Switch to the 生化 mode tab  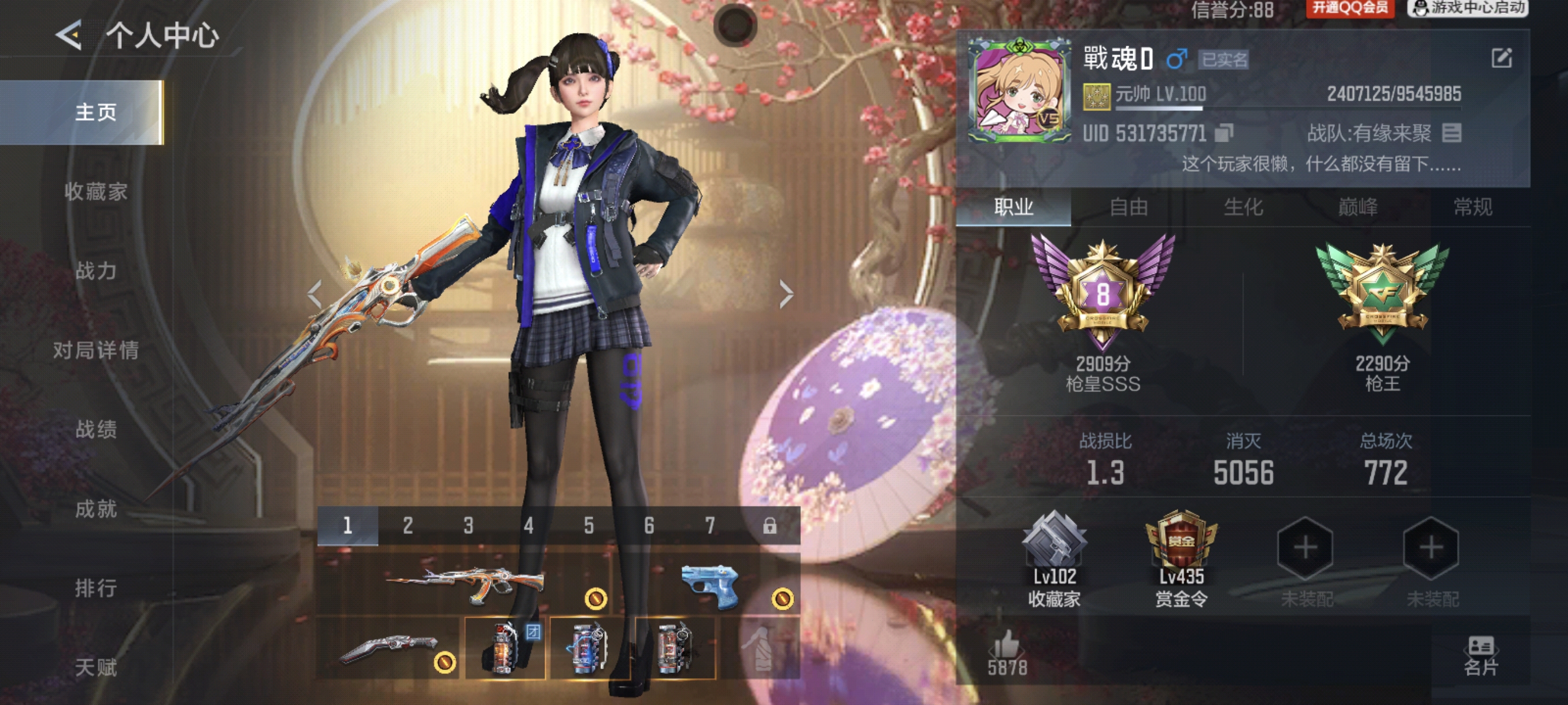pyautogui.click(x=1243, y=207)
